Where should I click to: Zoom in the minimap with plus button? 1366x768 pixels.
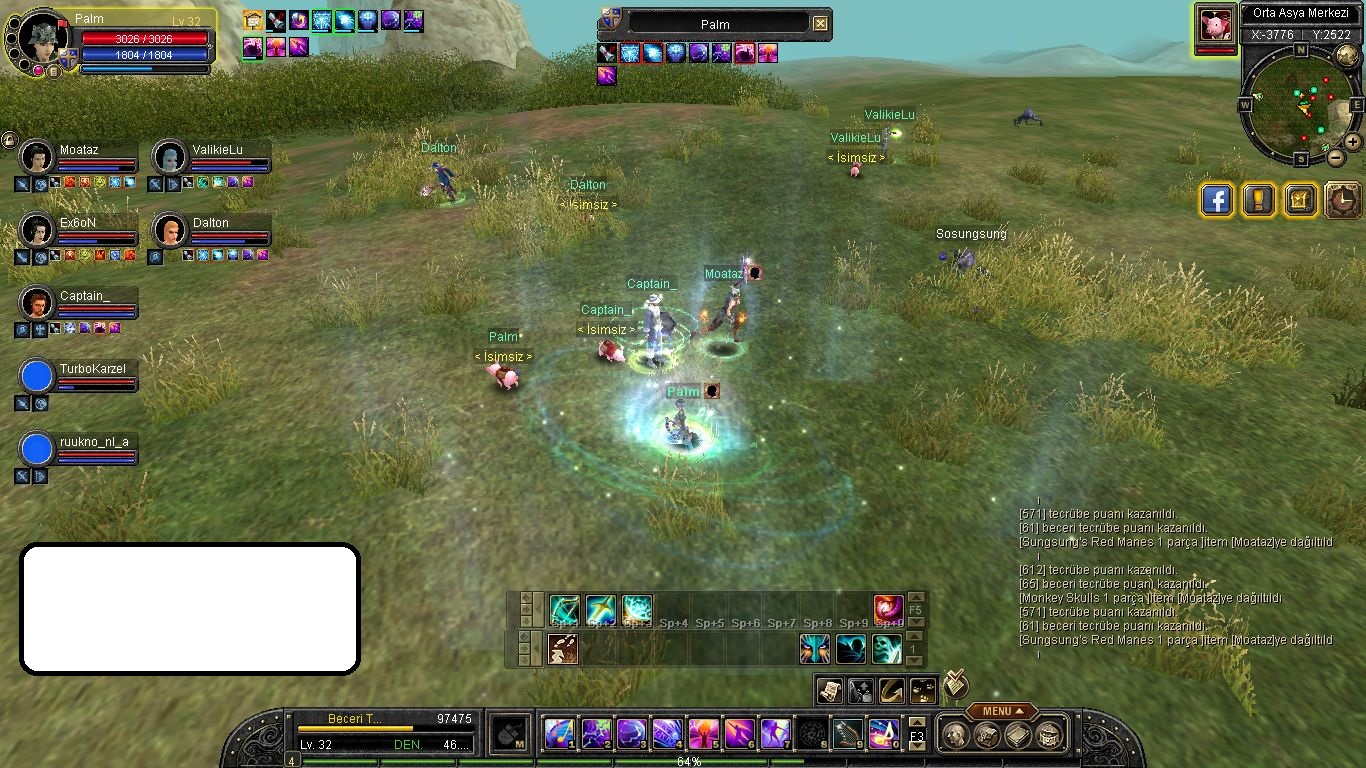click(x=1352, y=142)
